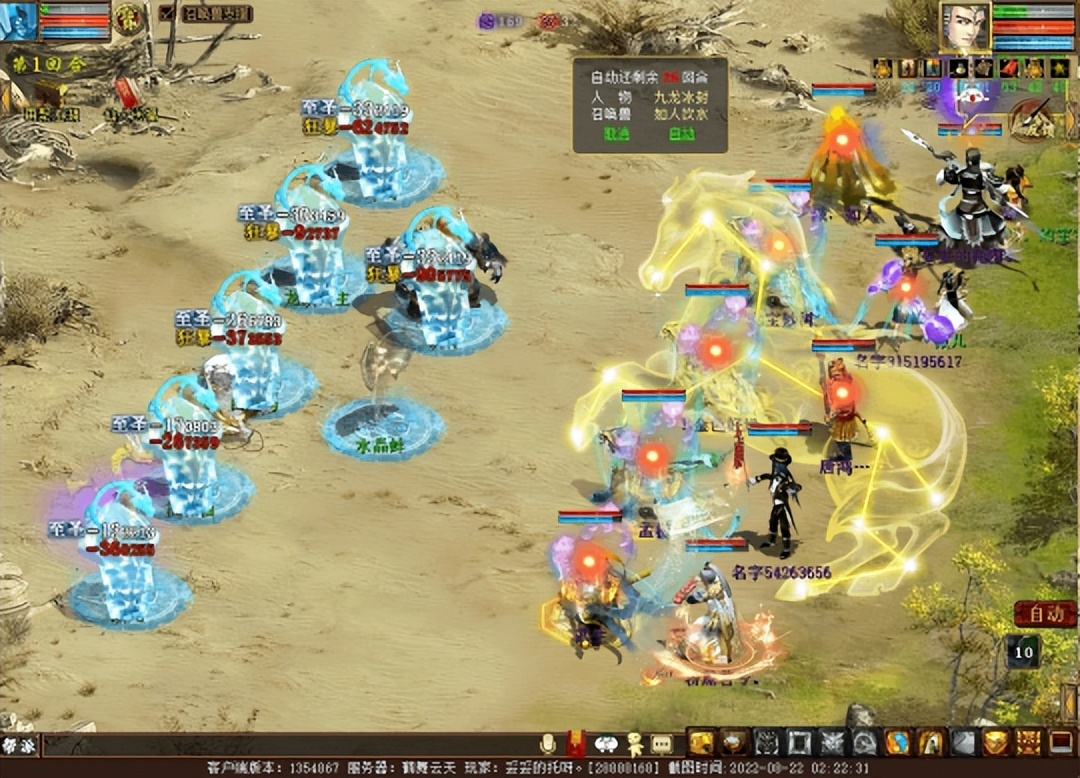
Task: Select the blue summoned pet portrait
Action: [x=18, y=21]
